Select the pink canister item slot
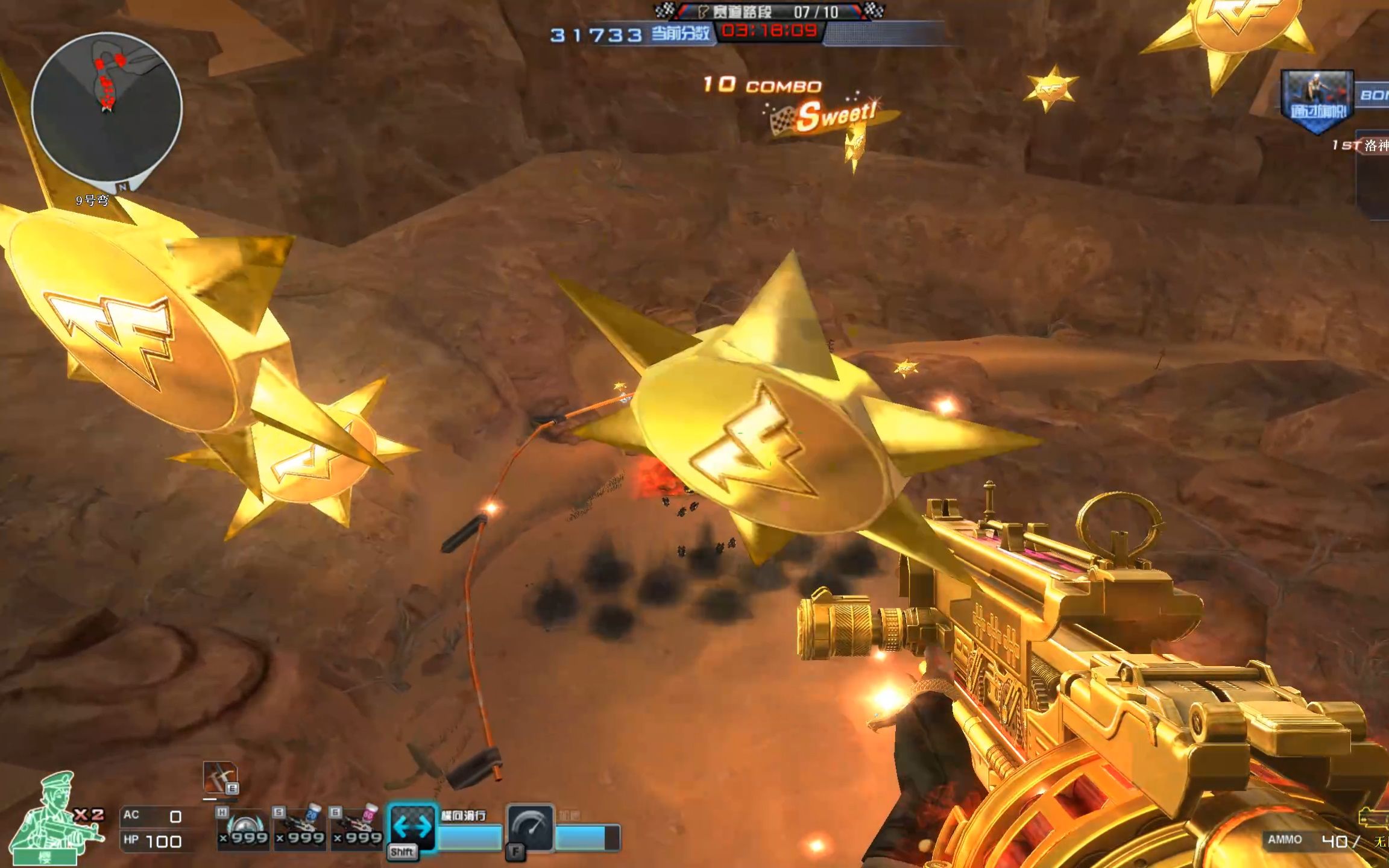The width and height of the screenshot is (1389, 868). pyautogui.click(x=357, y=829)
